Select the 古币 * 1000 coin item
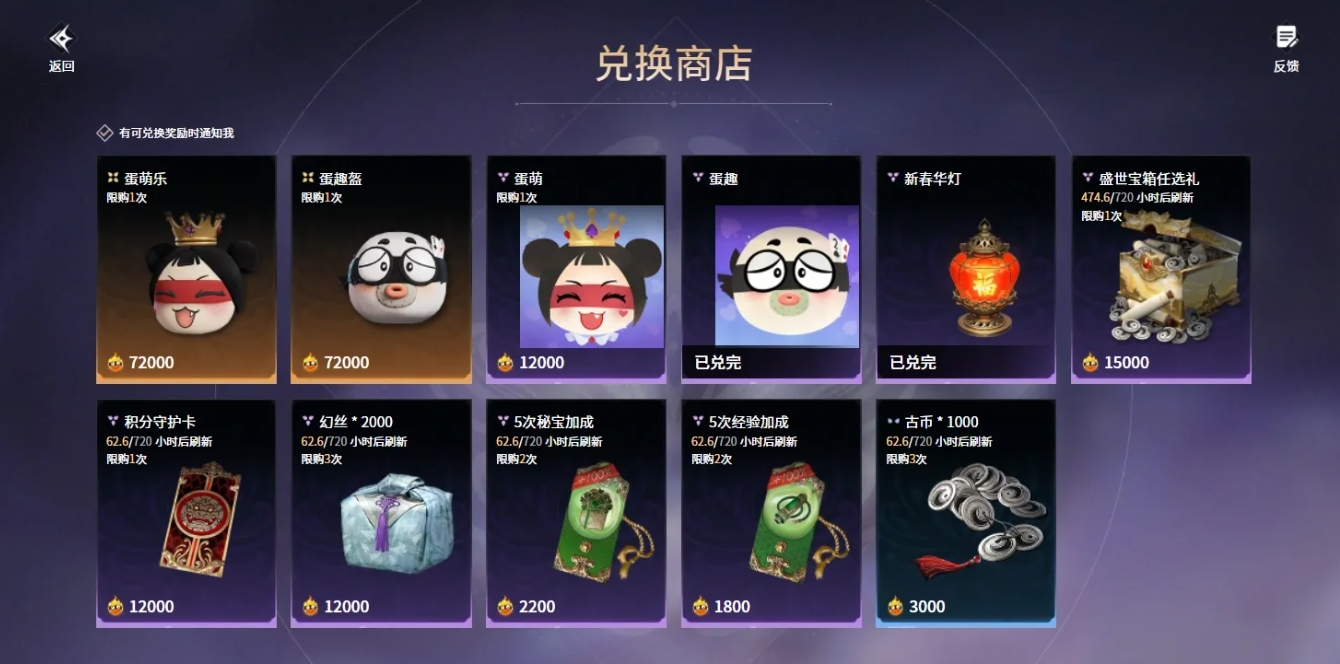The image size is (1340, 664). [x=966, y=513]
